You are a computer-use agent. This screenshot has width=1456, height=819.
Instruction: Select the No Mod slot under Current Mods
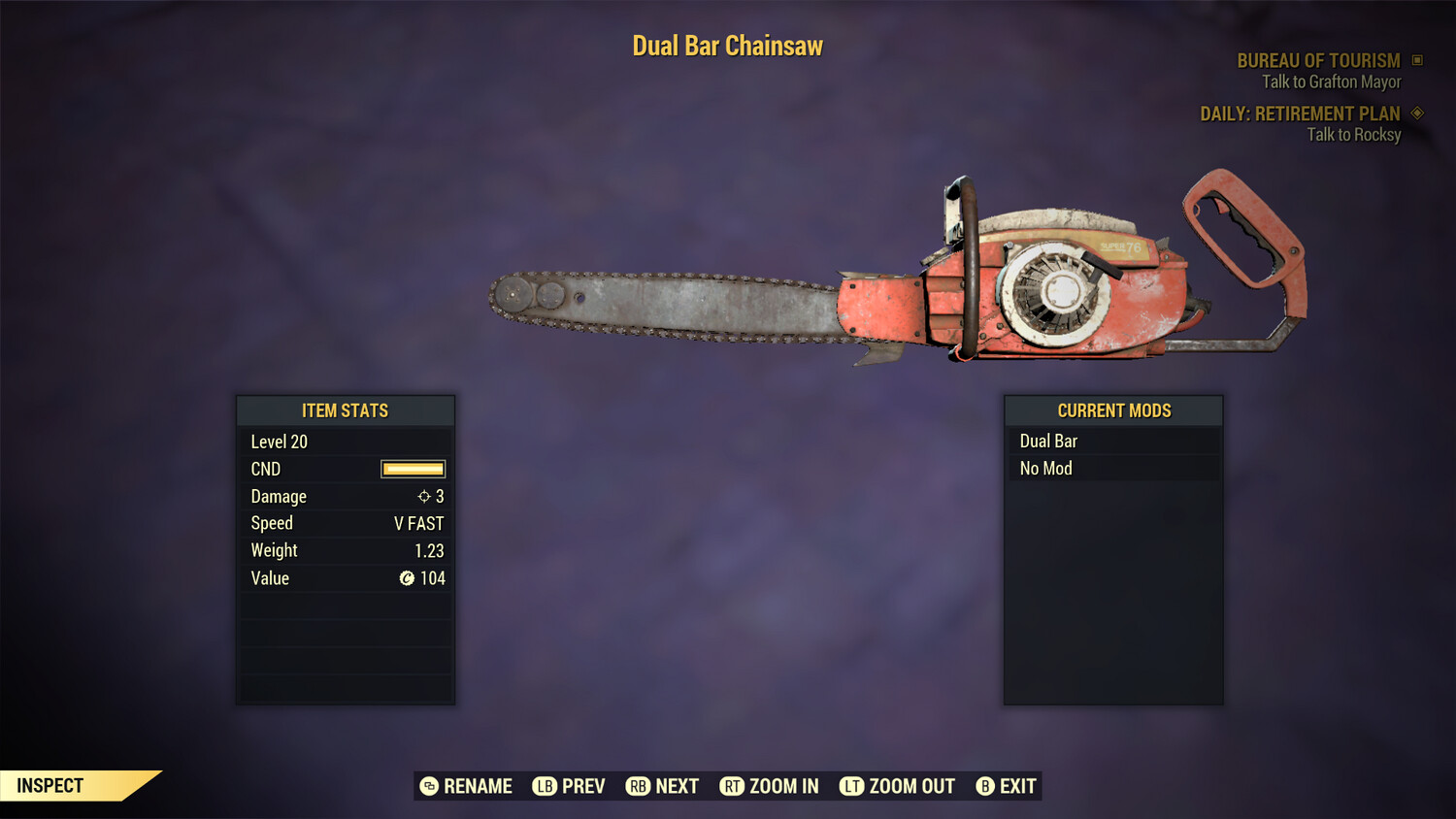[x=1112, y=468]
